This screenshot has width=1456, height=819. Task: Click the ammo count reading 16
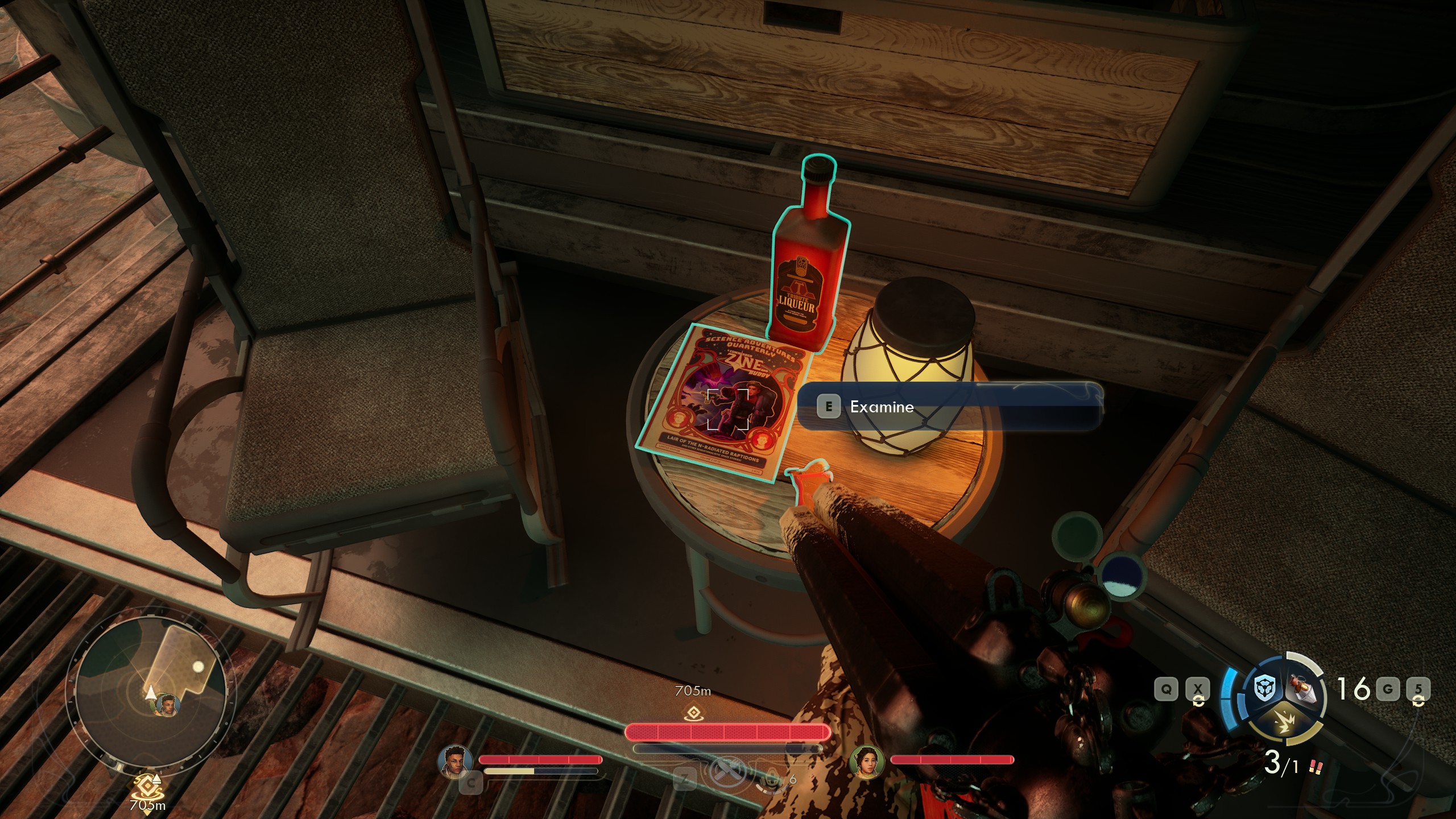click(x=1354, y=688)
